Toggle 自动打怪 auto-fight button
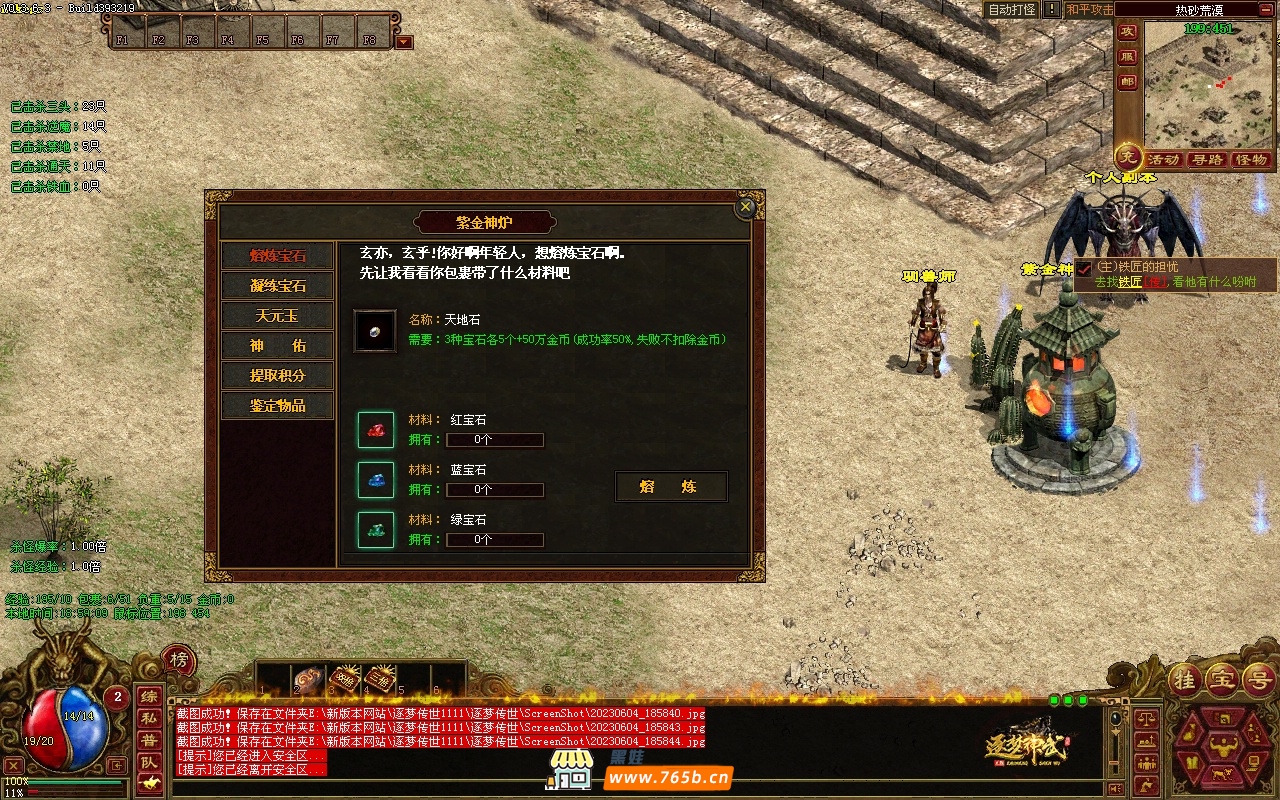 click(1011, 9)
